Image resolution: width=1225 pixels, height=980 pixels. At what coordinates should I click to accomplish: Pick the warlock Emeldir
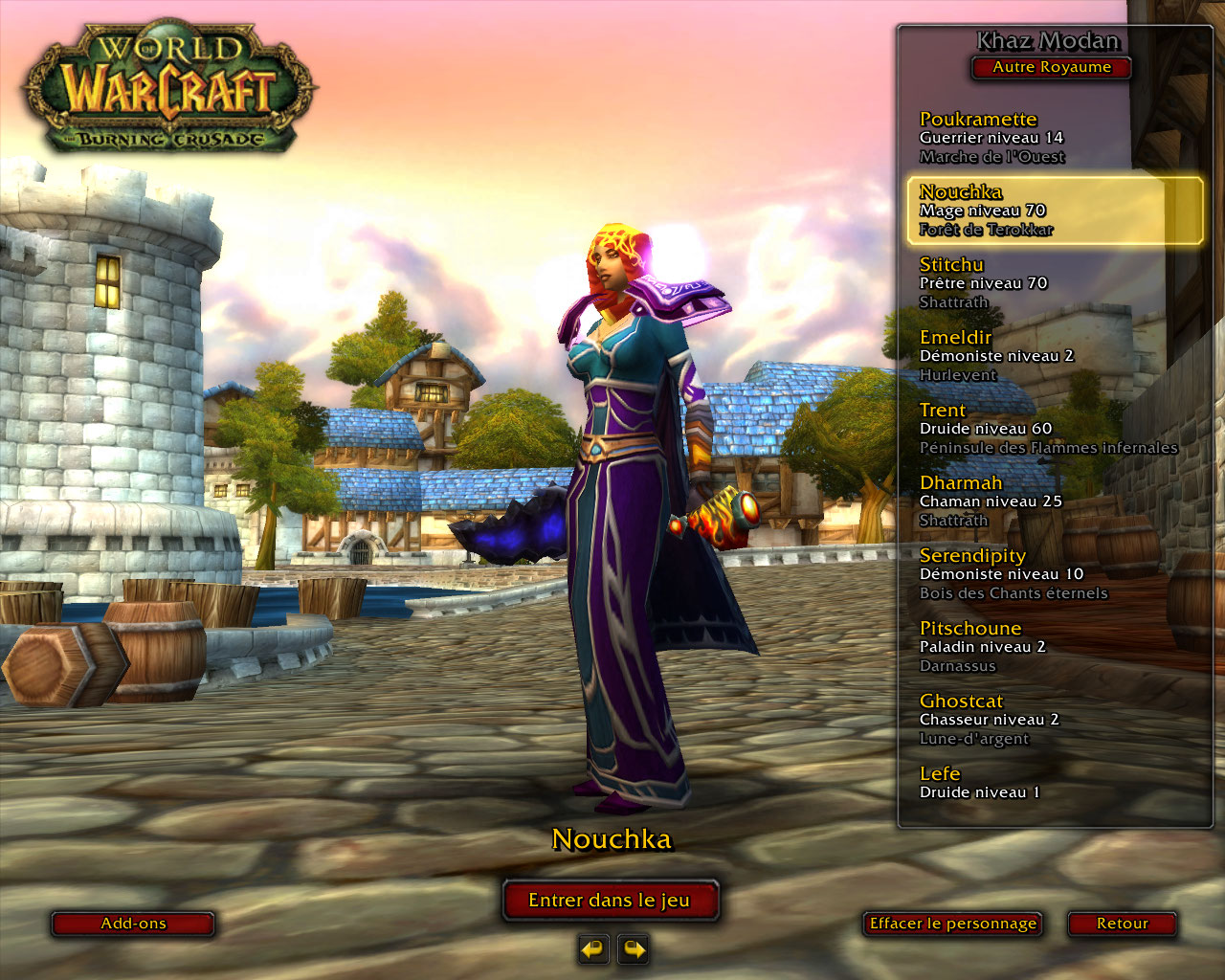(x=995, y=355)
